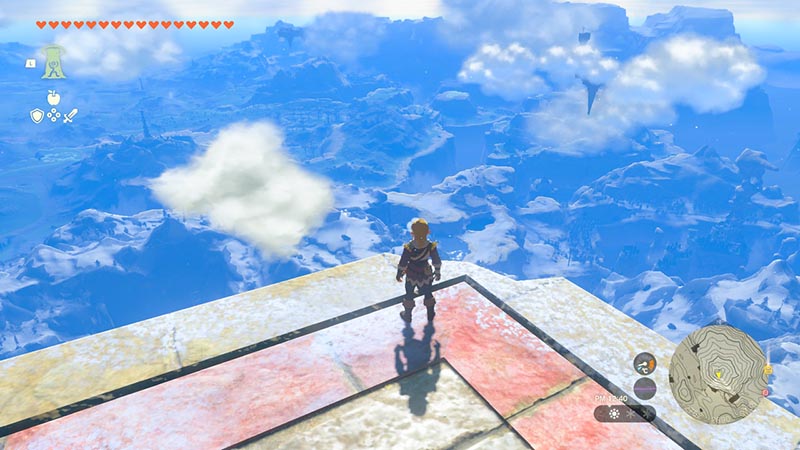Choose the sword weapon shortcut
This screenshot has width=800, height=450.
[x=70, y=116]
